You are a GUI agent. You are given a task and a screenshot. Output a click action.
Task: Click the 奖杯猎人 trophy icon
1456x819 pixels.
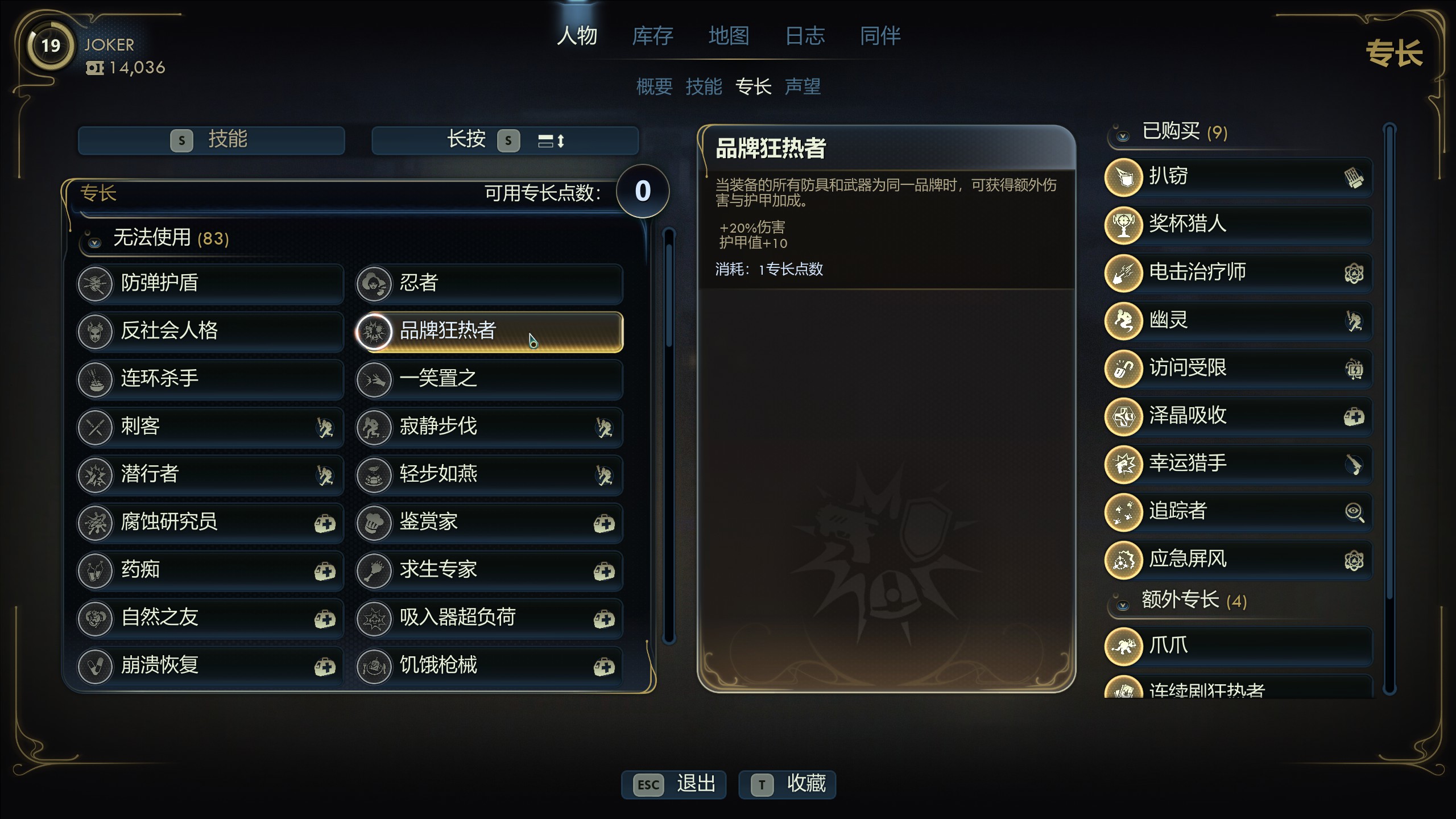[1124, 225]
